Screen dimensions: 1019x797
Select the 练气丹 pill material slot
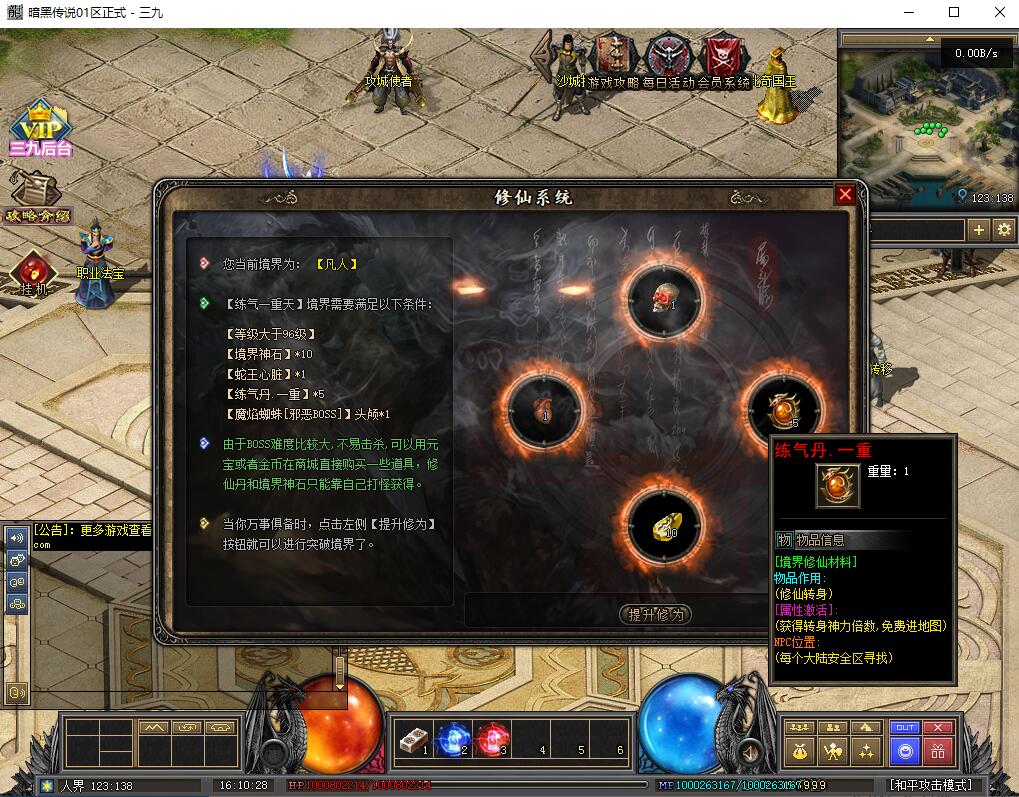coord(782,408)
